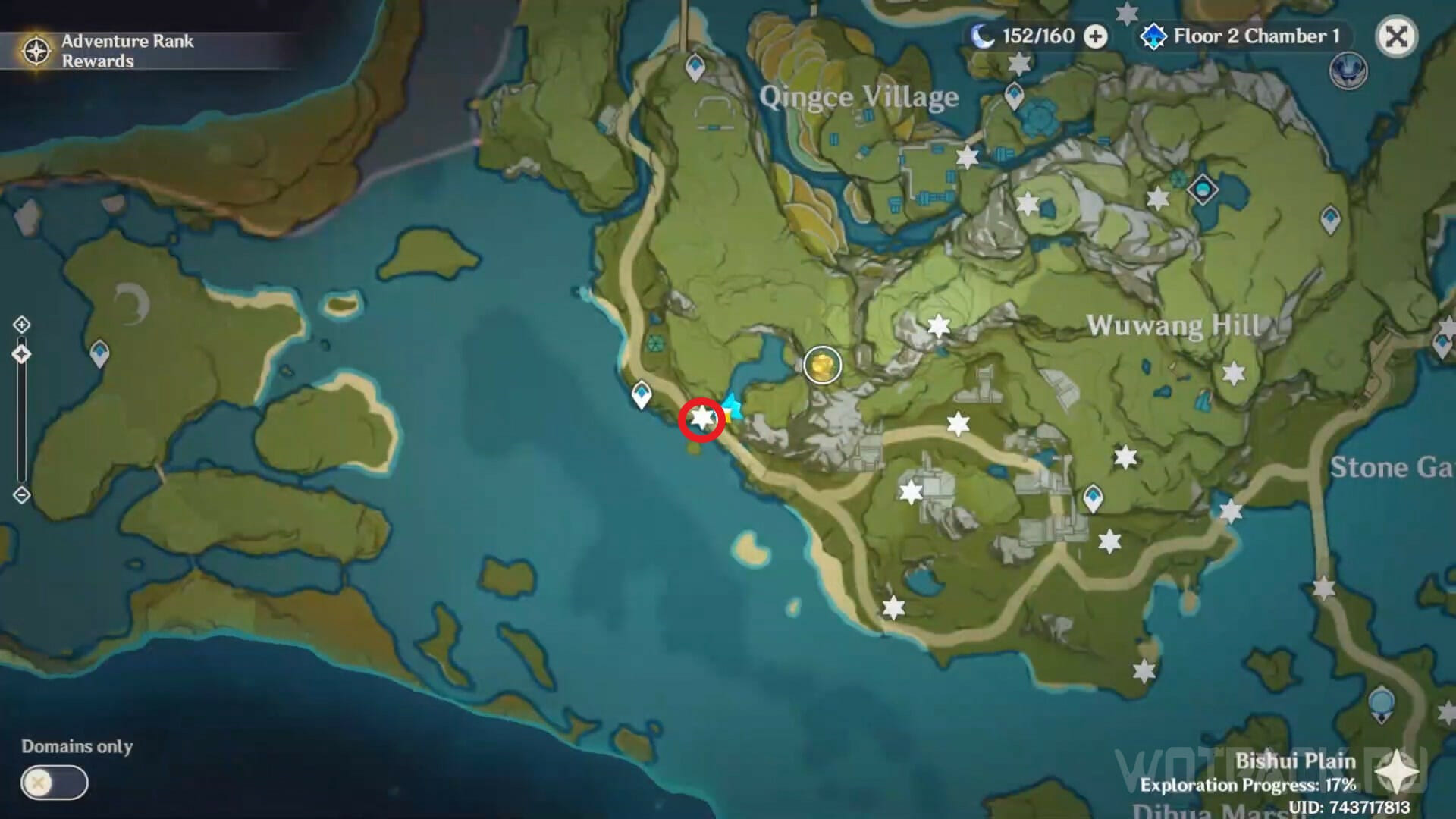Select the gold quest marker near Wuwang Hill

(x=822, y=366)
